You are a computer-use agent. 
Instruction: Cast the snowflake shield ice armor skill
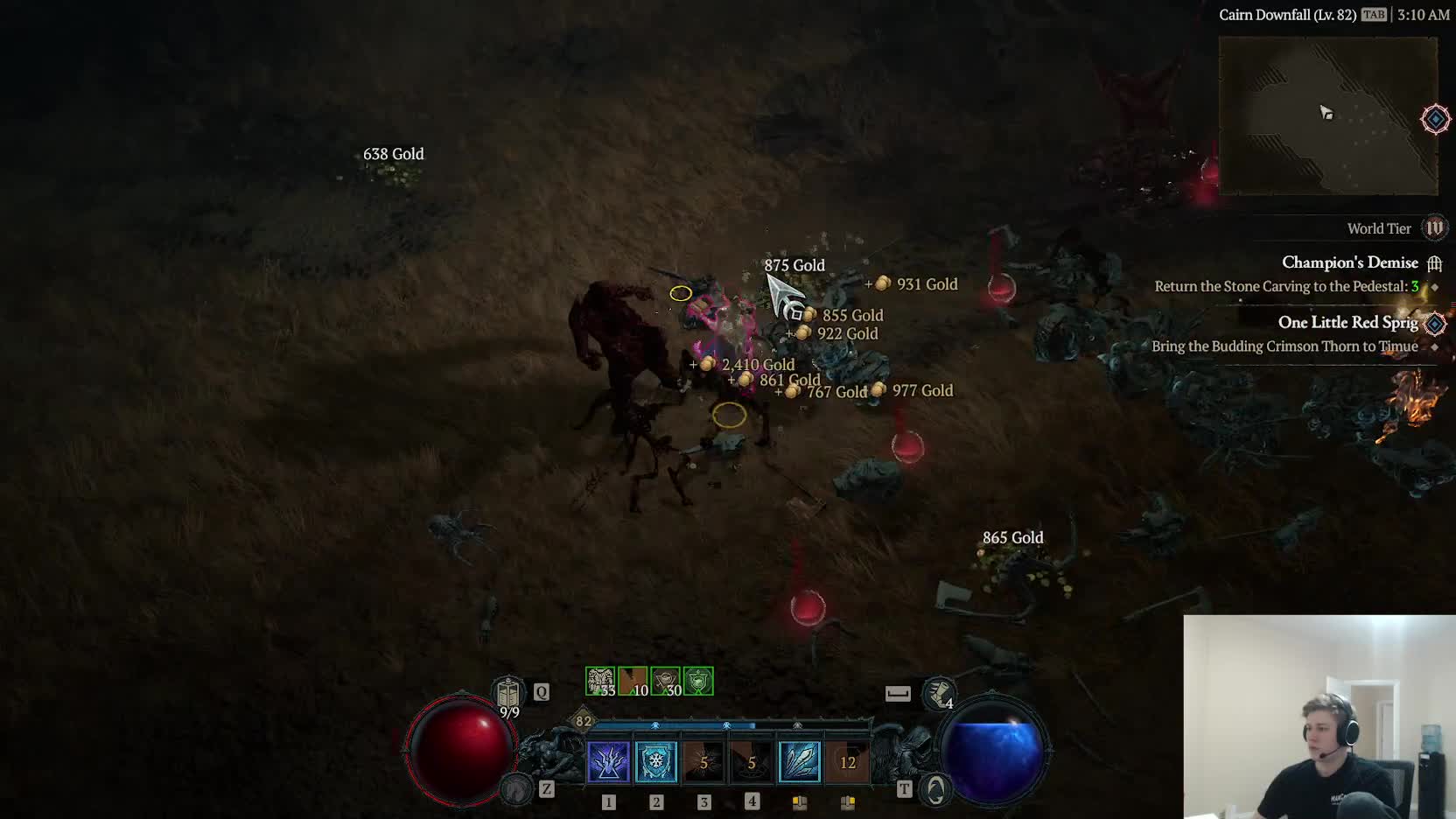[x=655, y=762]
